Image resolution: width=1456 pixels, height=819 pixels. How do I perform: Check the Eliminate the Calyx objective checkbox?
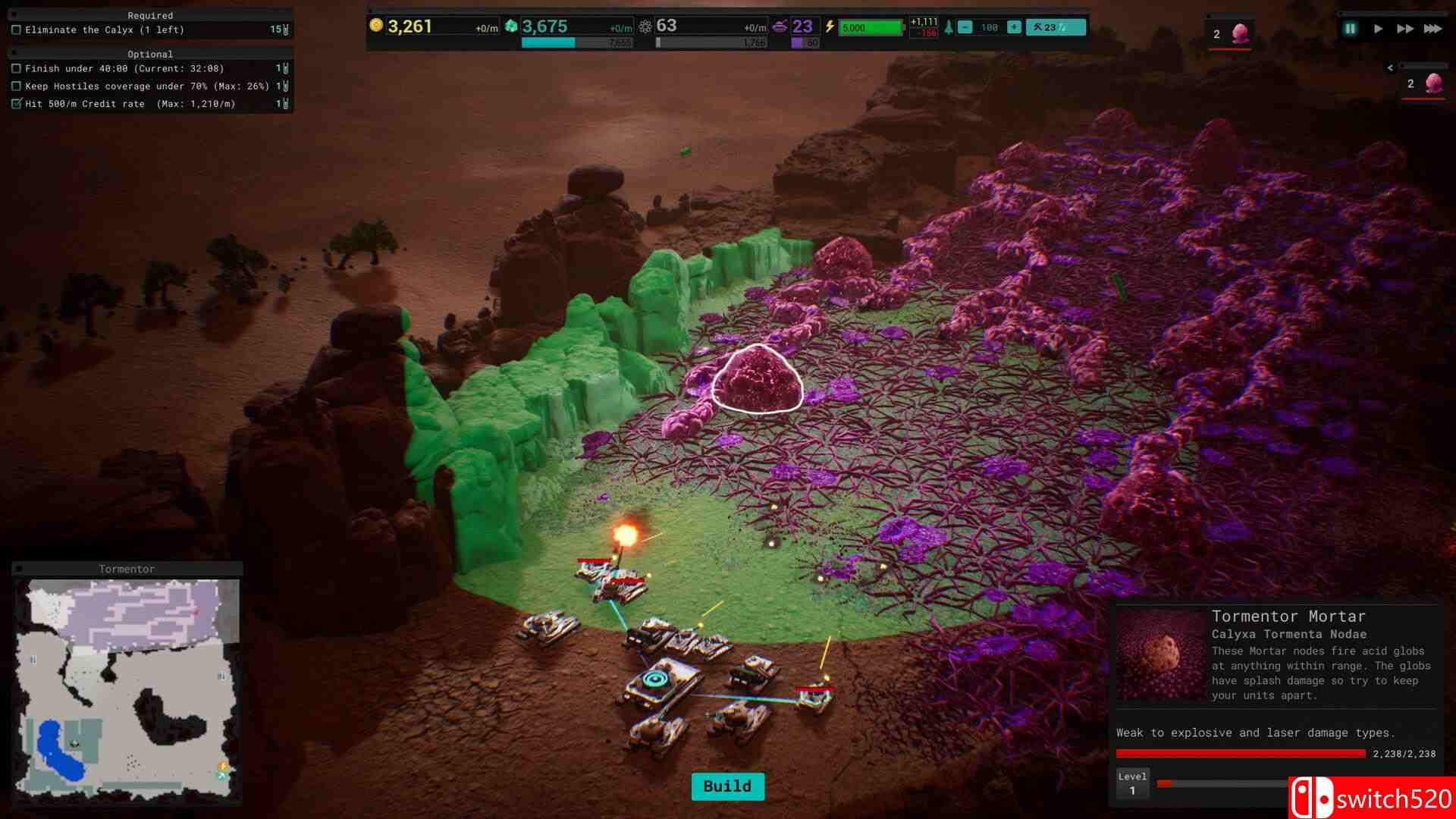tap(17, 30)
